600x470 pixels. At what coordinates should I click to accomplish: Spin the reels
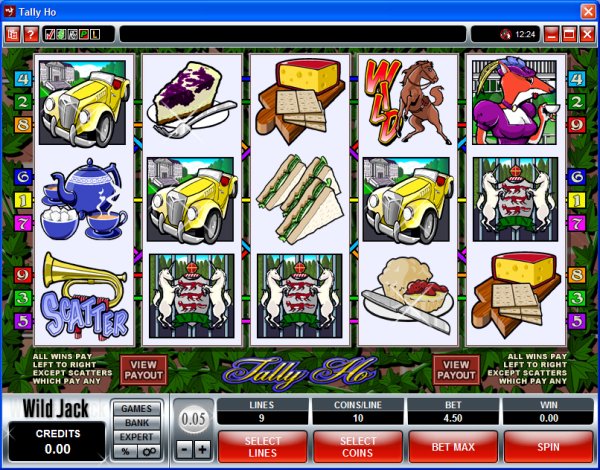548,444
